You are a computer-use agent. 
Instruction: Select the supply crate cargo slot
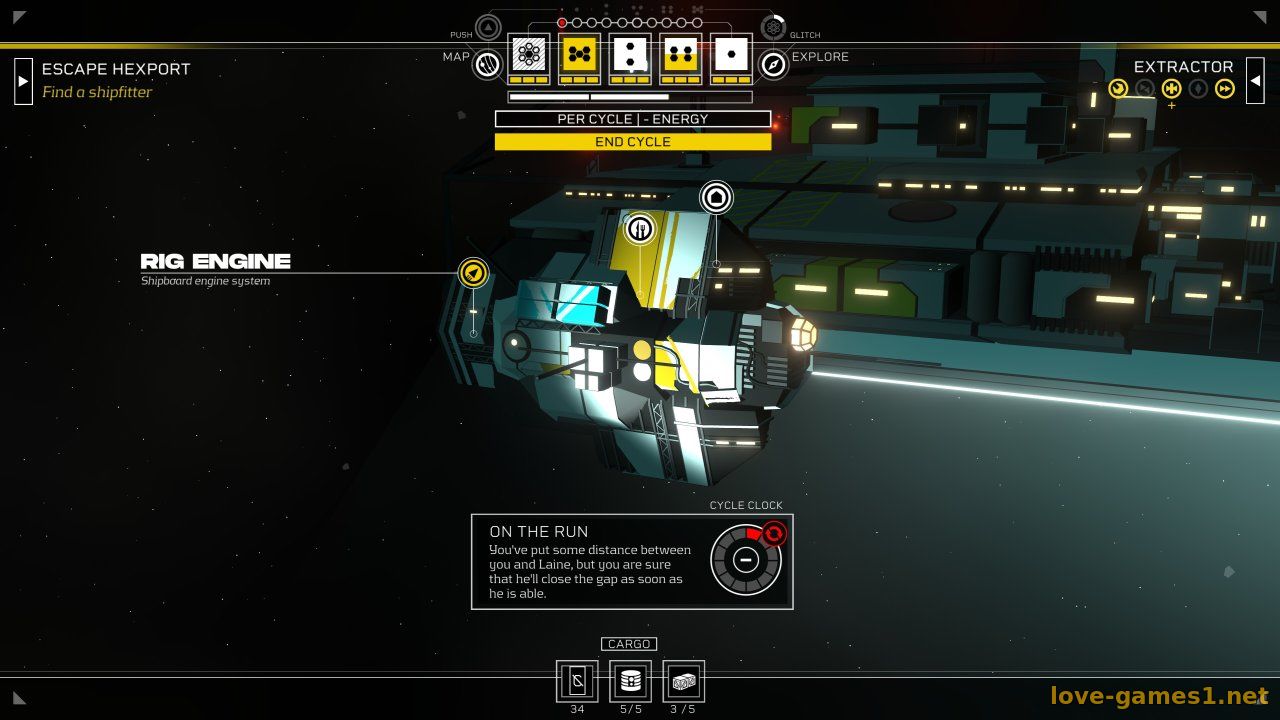pos(683,681)
